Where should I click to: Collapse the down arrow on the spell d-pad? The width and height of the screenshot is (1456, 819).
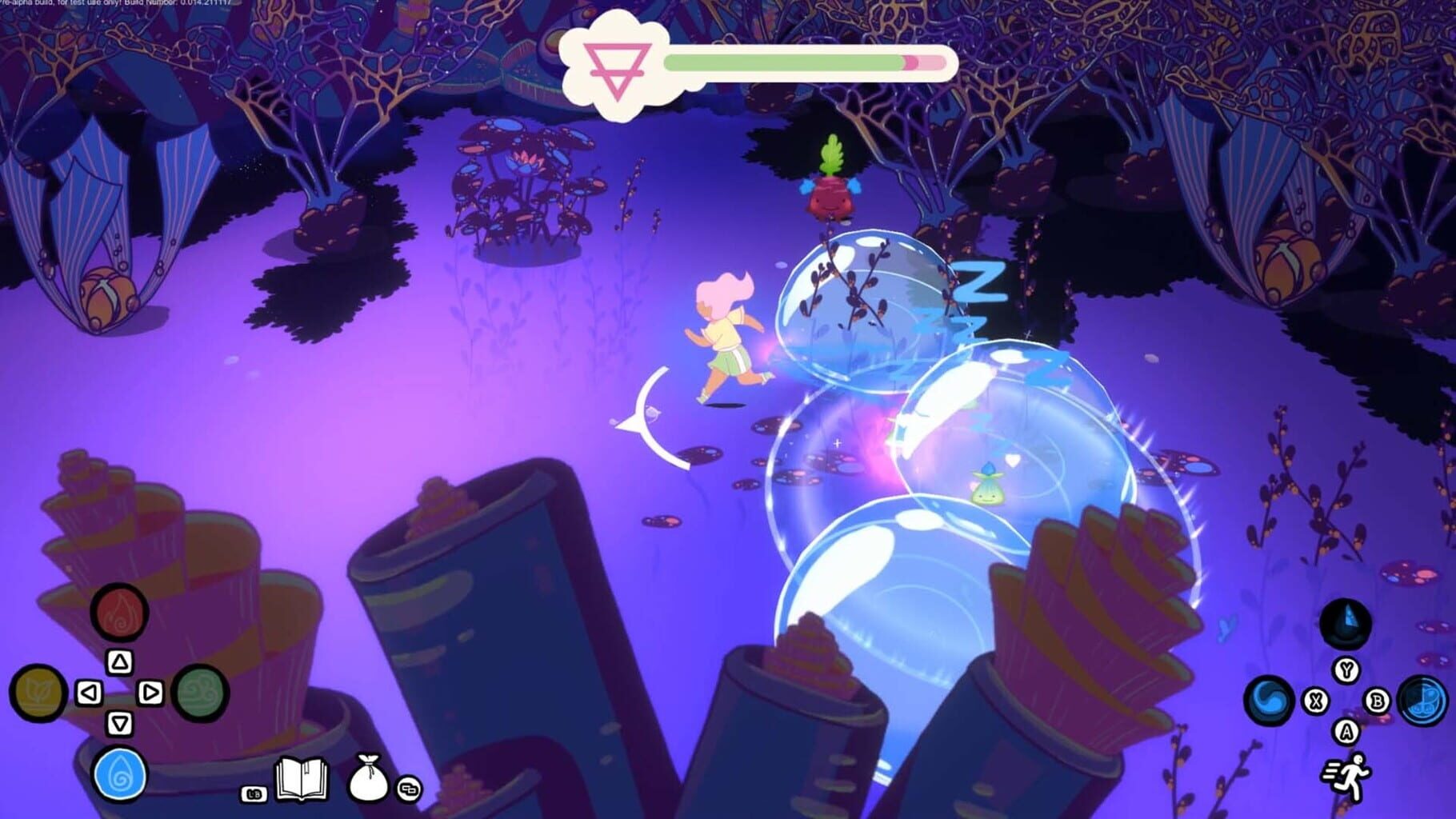tap(120, 723)
